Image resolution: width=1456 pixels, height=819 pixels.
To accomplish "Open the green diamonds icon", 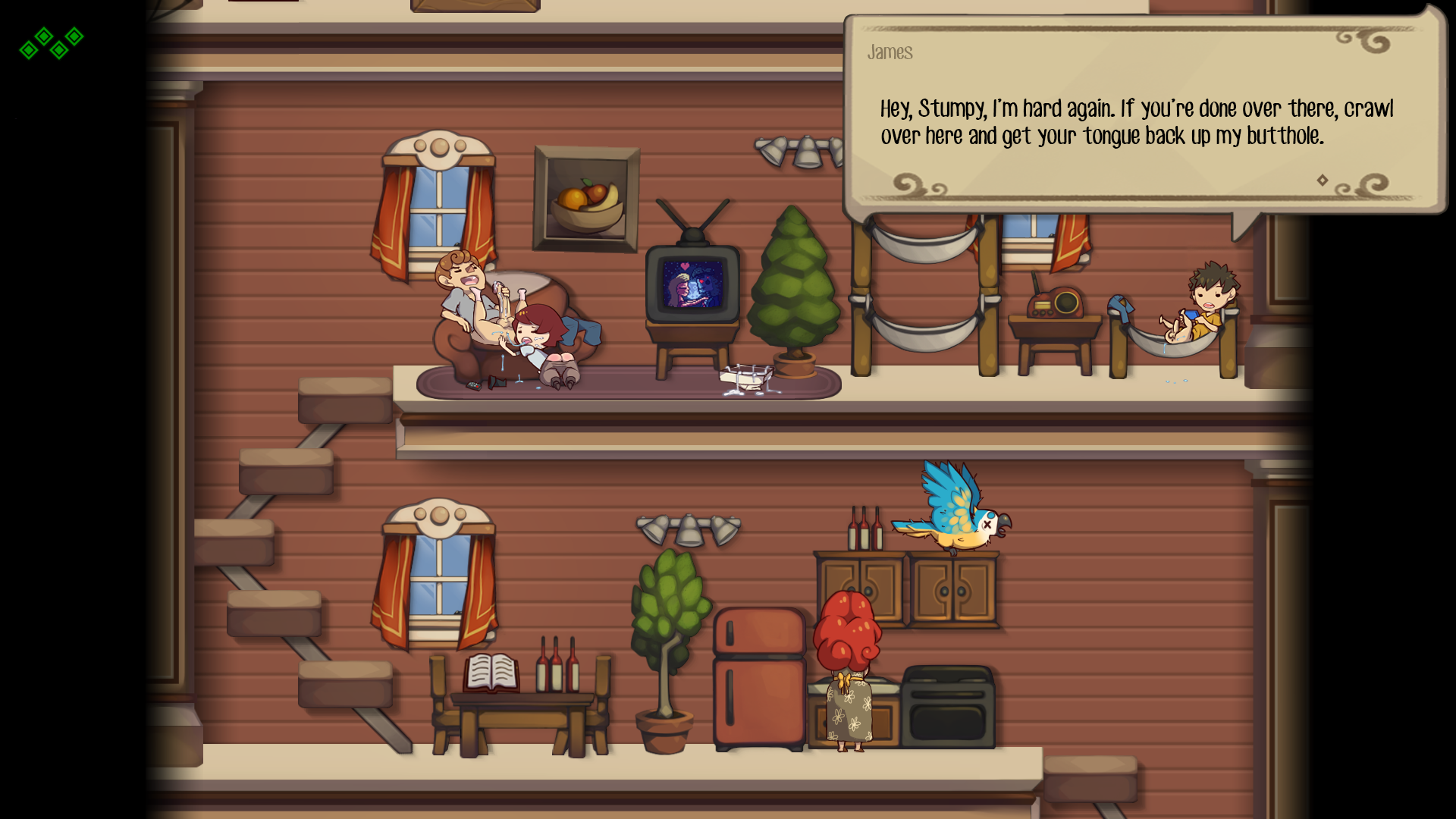I will 52,43.
